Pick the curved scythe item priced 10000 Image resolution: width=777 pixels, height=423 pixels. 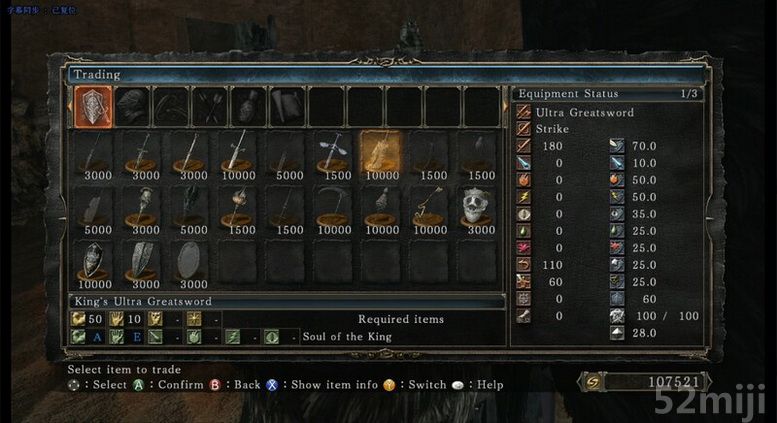333,209
